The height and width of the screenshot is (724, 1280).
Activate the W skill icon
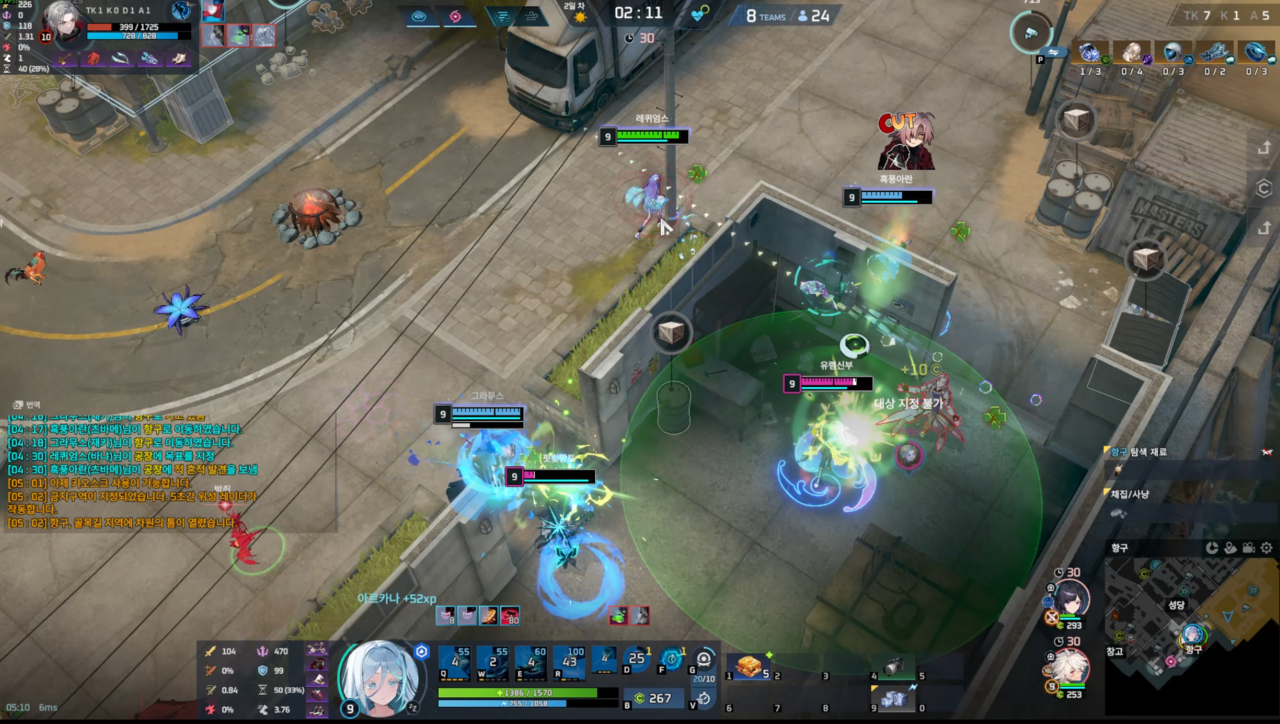point(492,663)
